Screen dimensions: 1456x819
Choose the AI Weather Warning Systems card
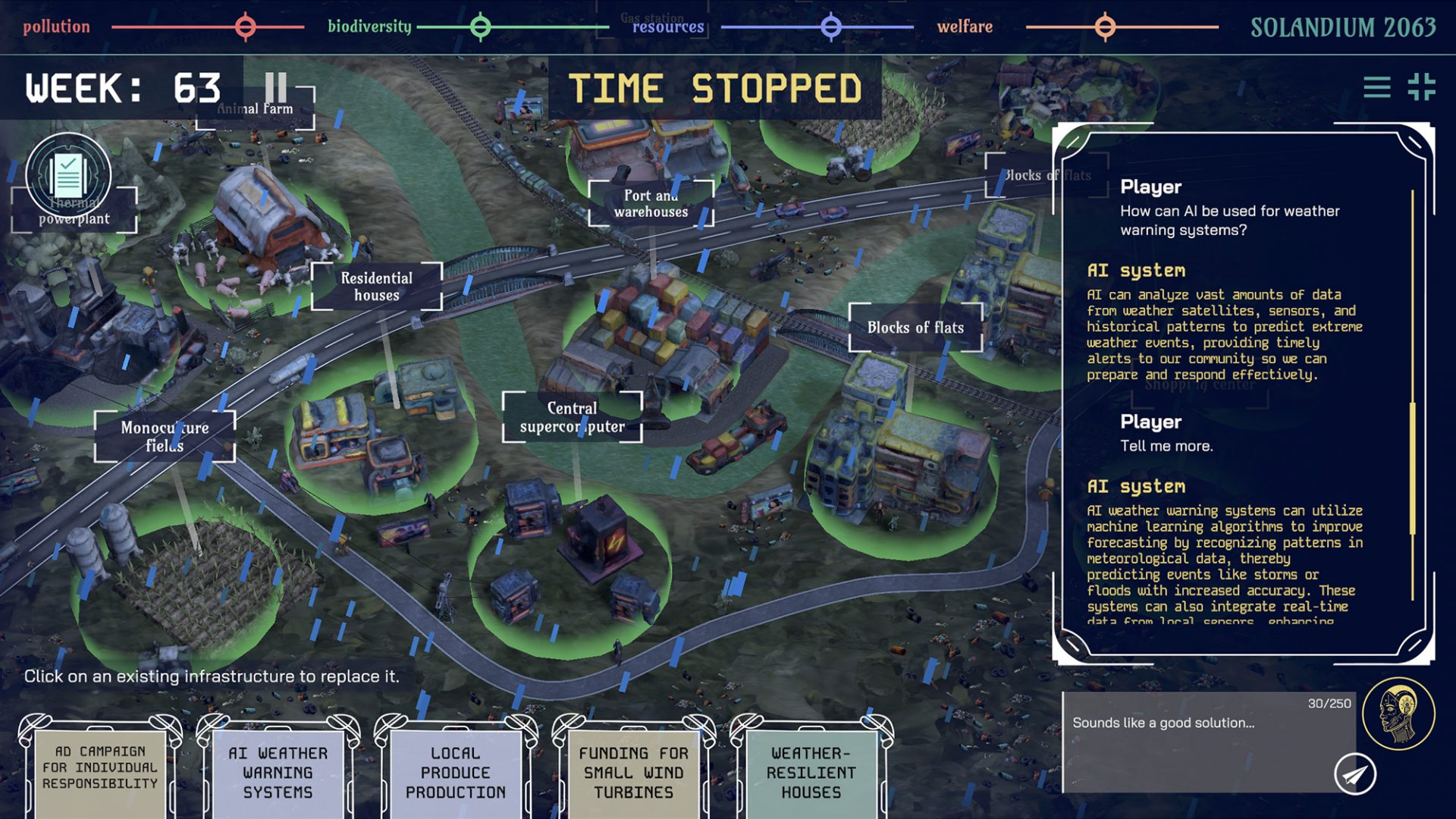click(x=278, y=772)
